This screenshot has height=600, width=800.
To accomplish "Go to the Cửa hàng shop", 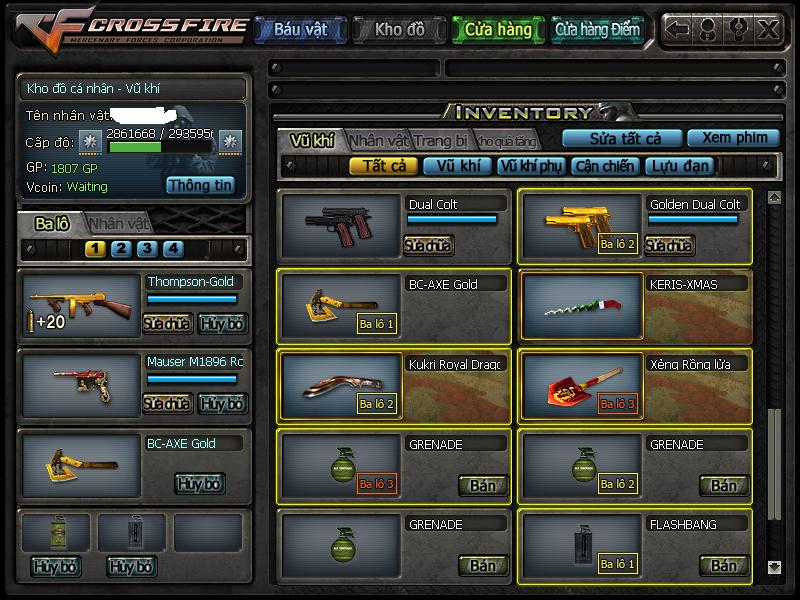I will pyautogui.click(x=498, y=30).
